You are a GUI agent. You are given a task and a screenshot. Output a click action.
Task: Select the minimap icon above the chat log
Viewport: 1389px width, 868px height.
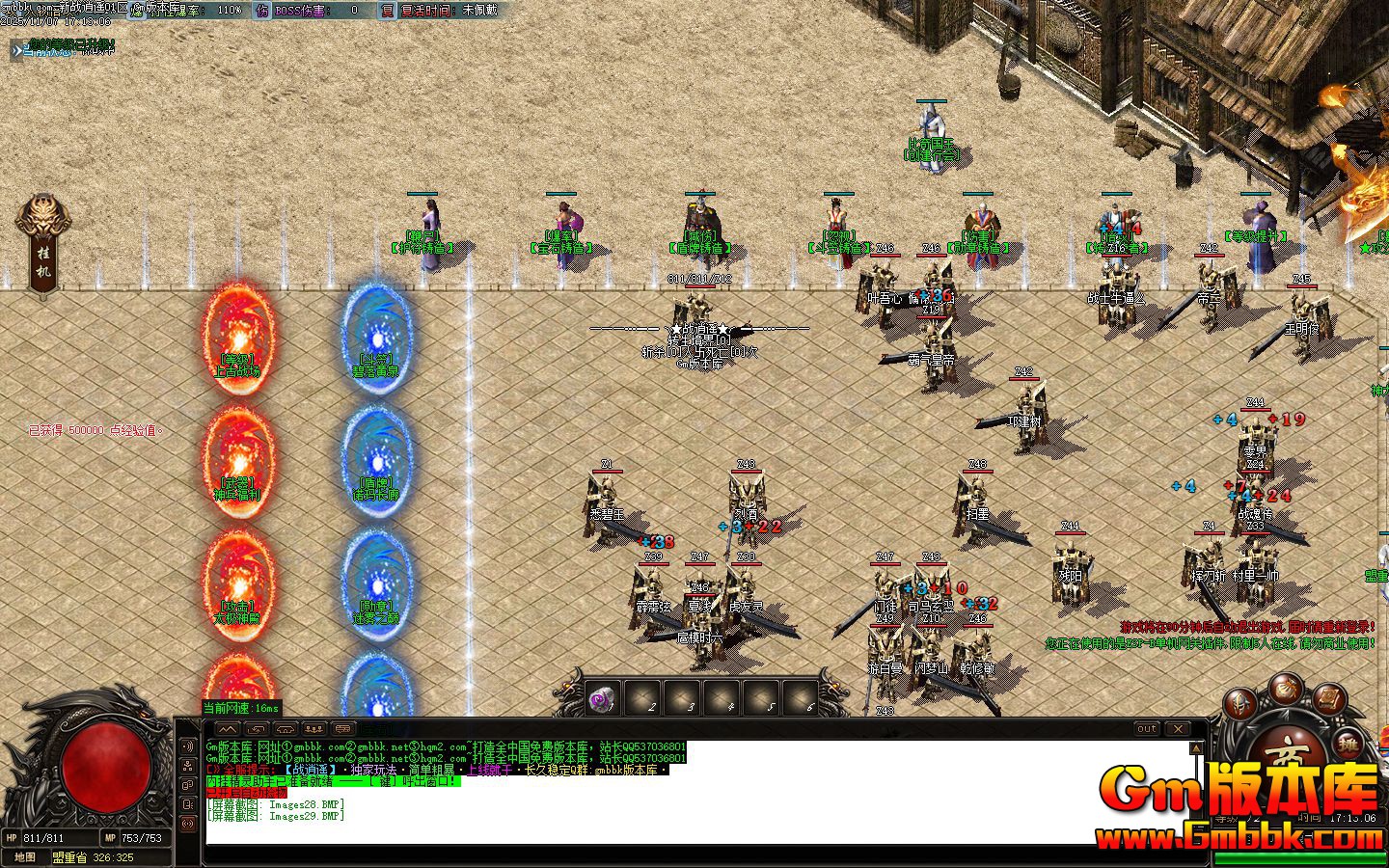coord(229,729)
